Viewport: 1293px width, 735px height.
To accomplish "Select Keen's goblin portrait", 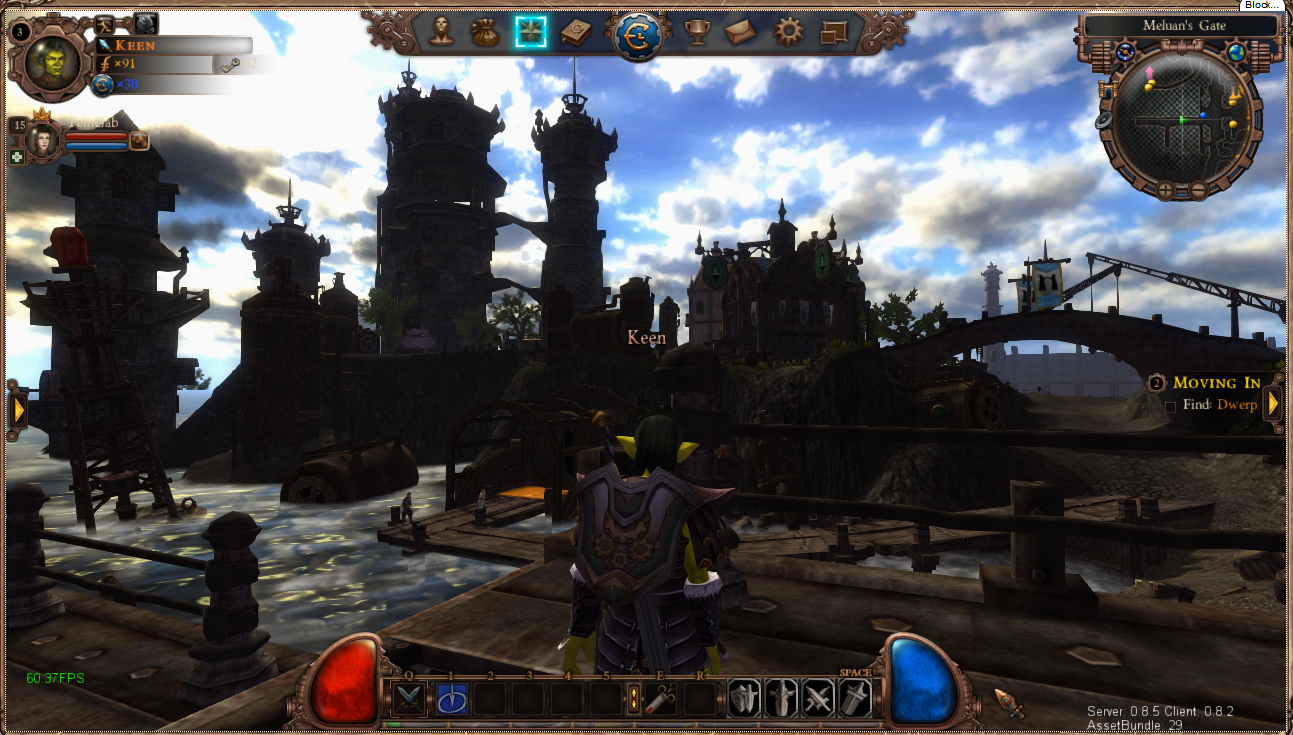I will pos(53,62).
